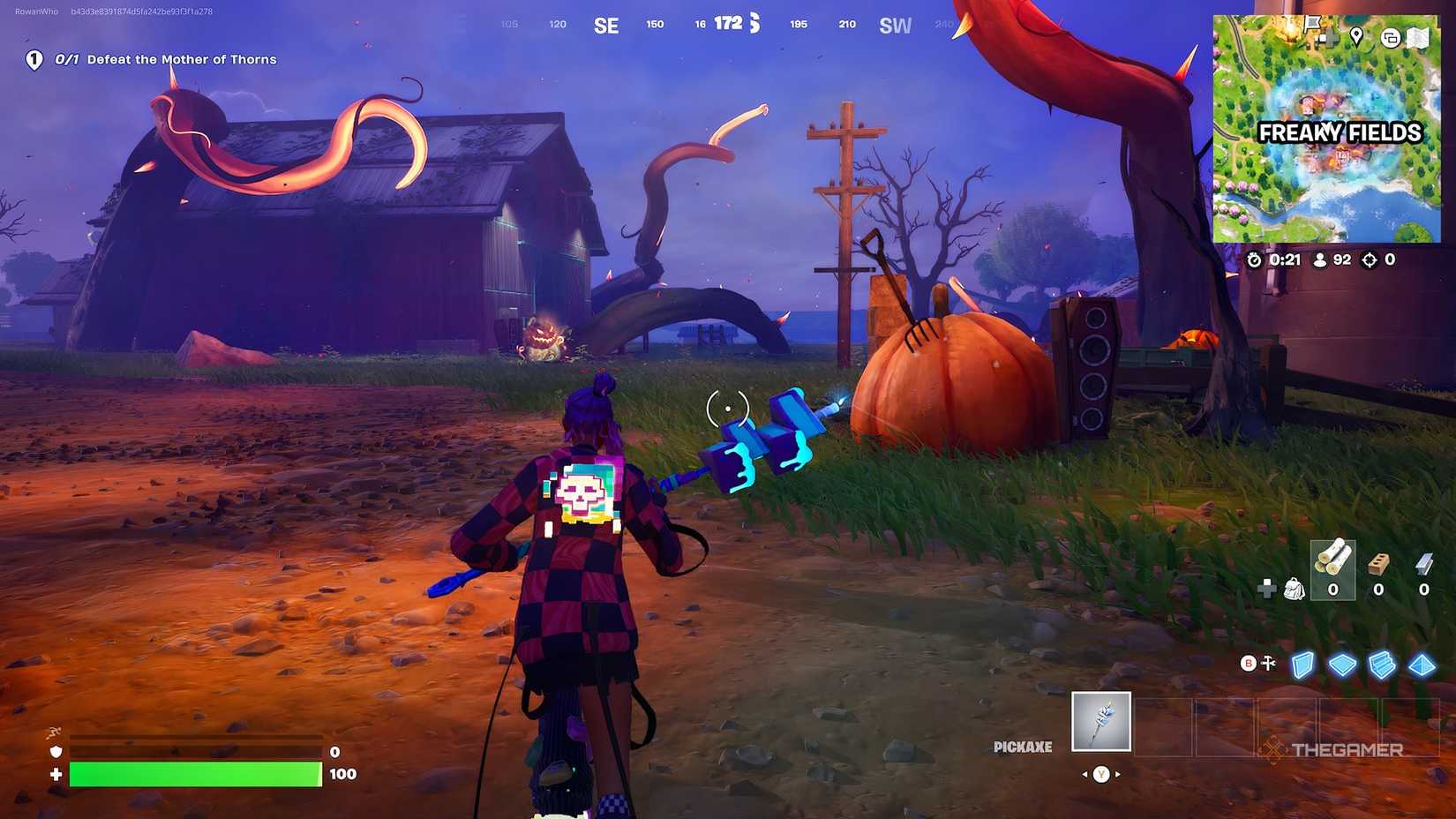This screenshot has height=819, width=1456.
Task: Click the Y button under the pickaxe slot
Action: [1101, 774]
